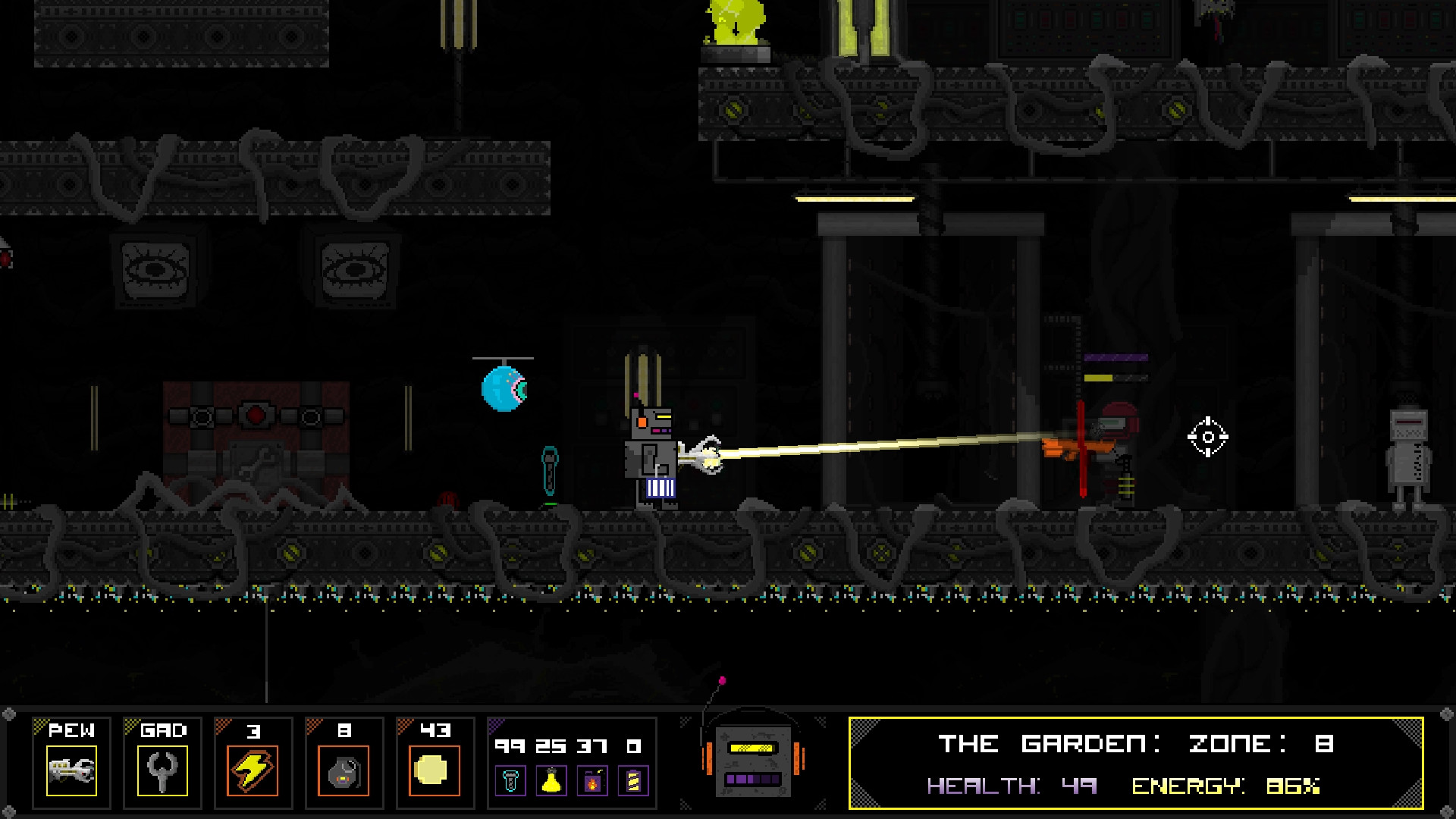
Task: Click the yellow flask resource icon
Action: click(551, 780)
